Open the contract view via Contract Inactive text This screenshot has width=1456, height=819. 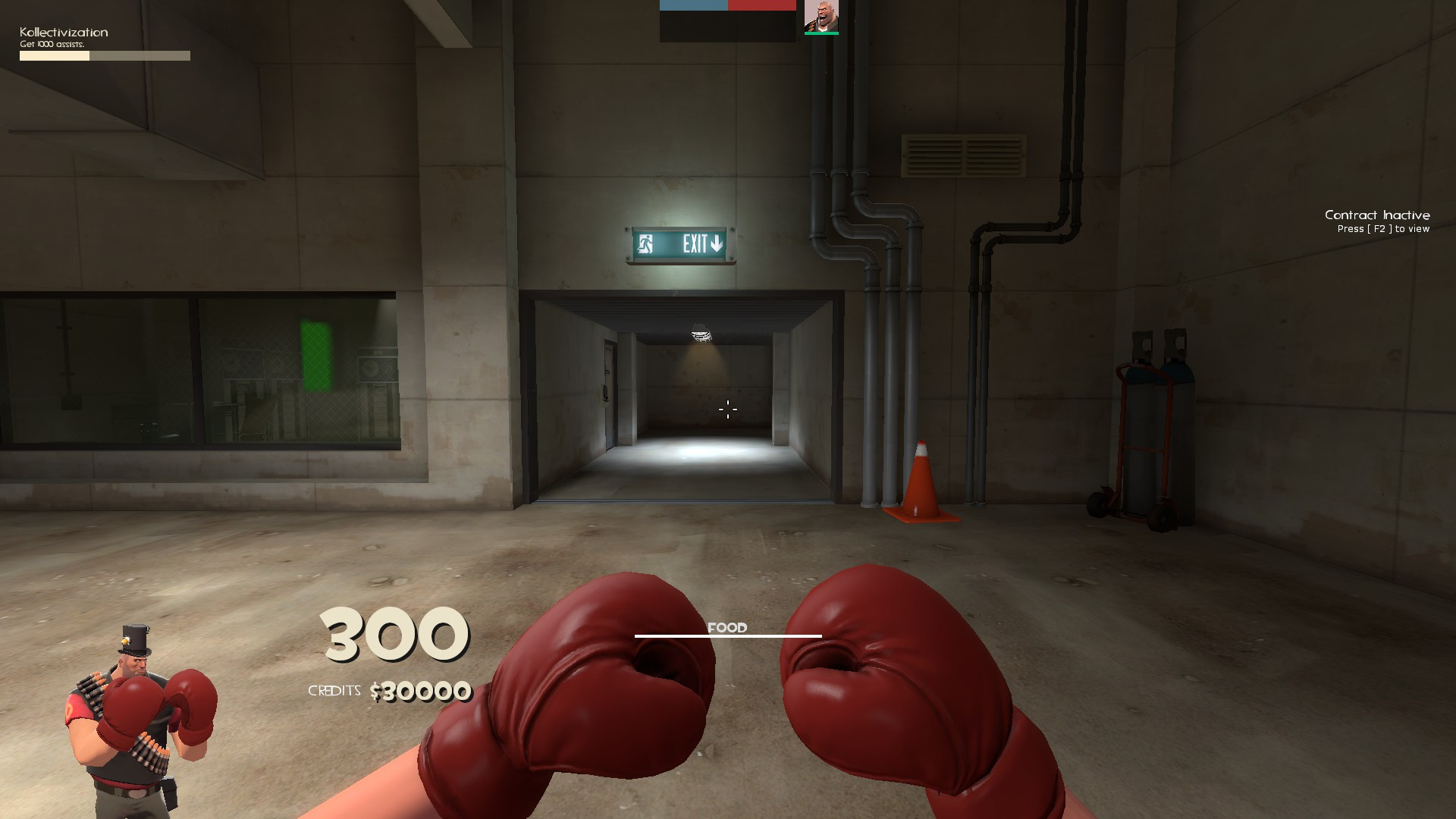click(x=1376, y=215)
